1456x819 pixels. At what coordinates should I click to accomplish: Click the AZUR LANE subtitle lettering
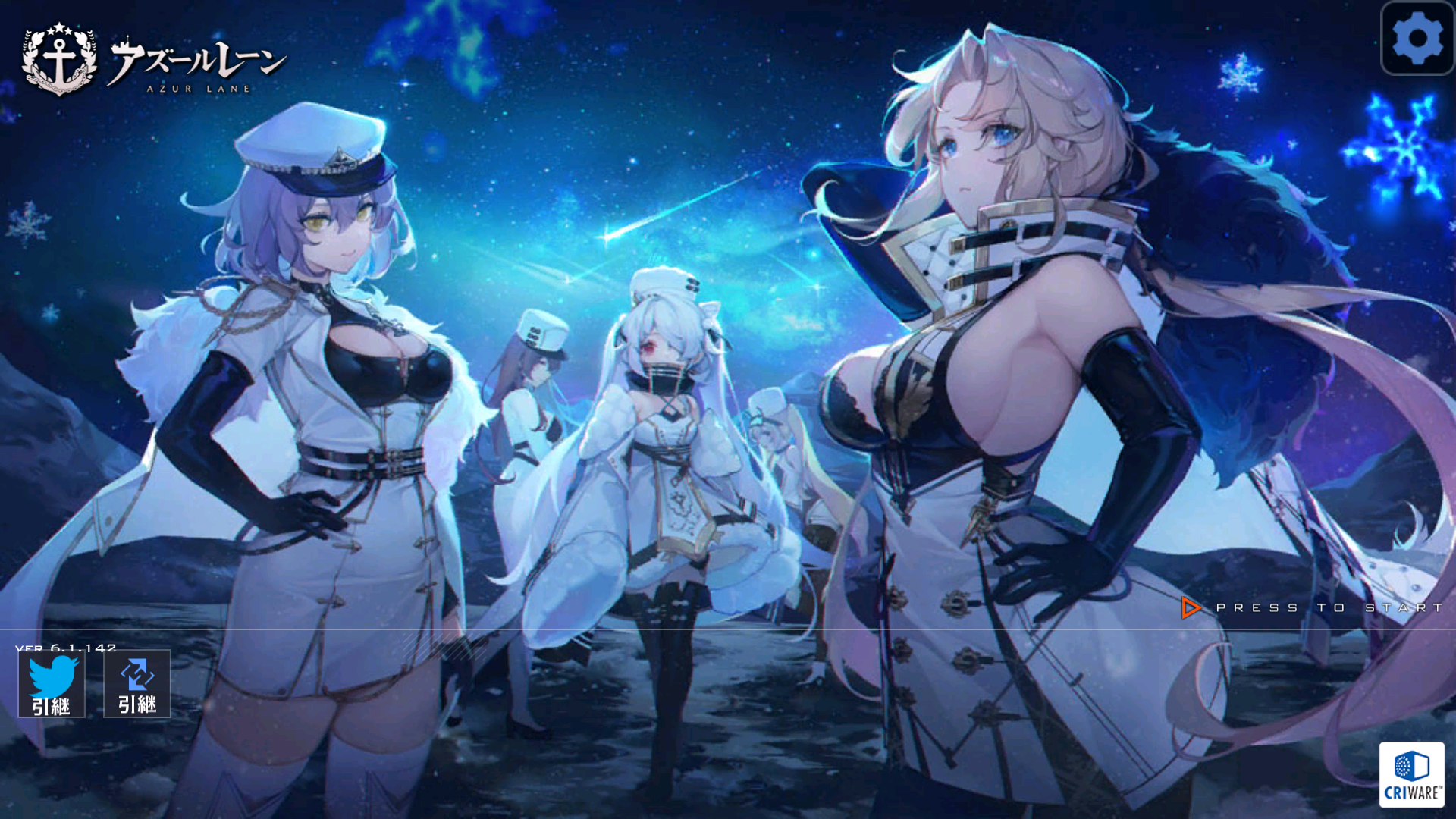(x=199, y=89)
